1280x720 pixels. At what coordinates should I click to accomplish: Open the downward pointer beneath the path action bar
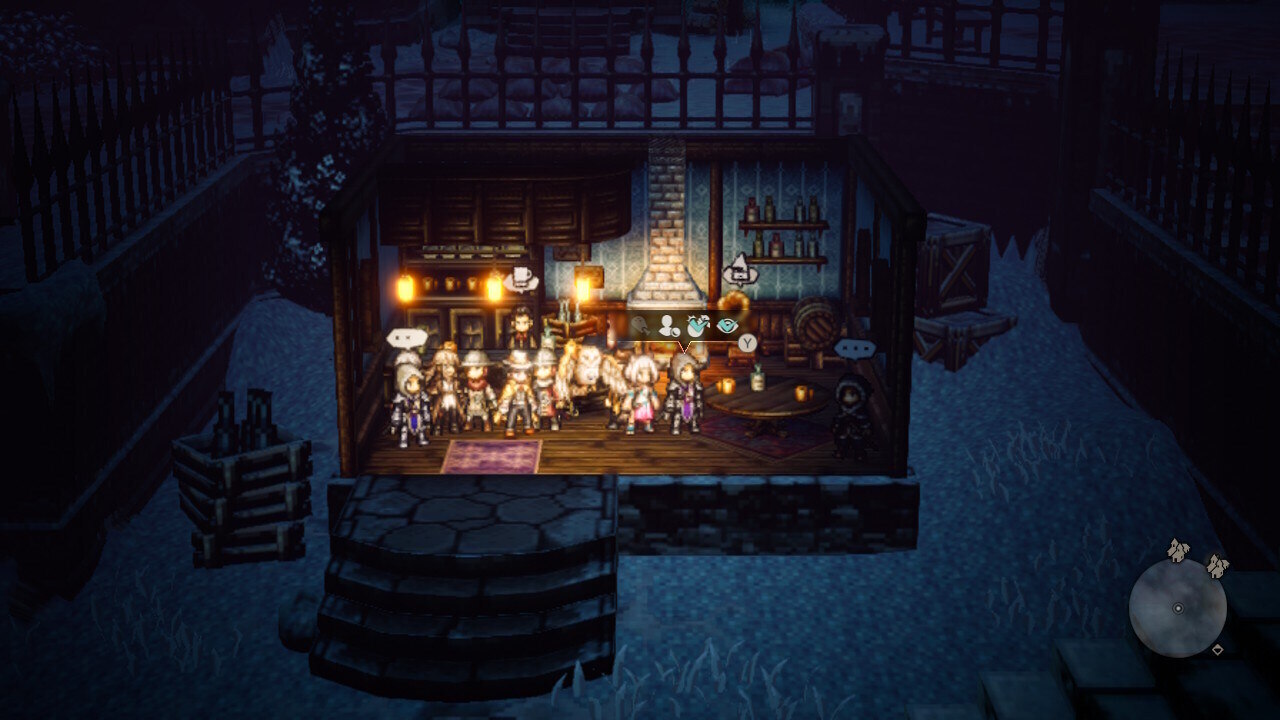click(x=685, y=348)
